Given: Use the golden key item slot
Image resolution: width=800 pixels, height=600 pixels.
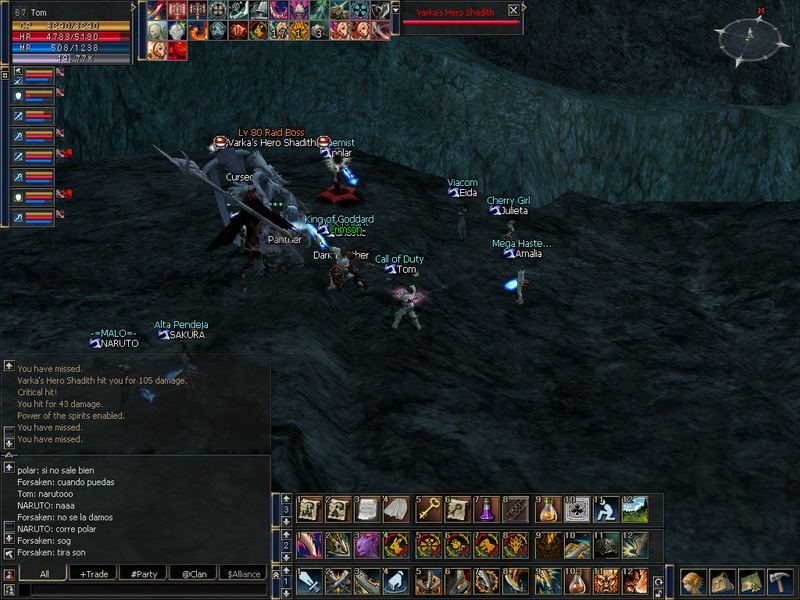Looking at the screenshot, I should pyautogui.click(x=428, y=508).
